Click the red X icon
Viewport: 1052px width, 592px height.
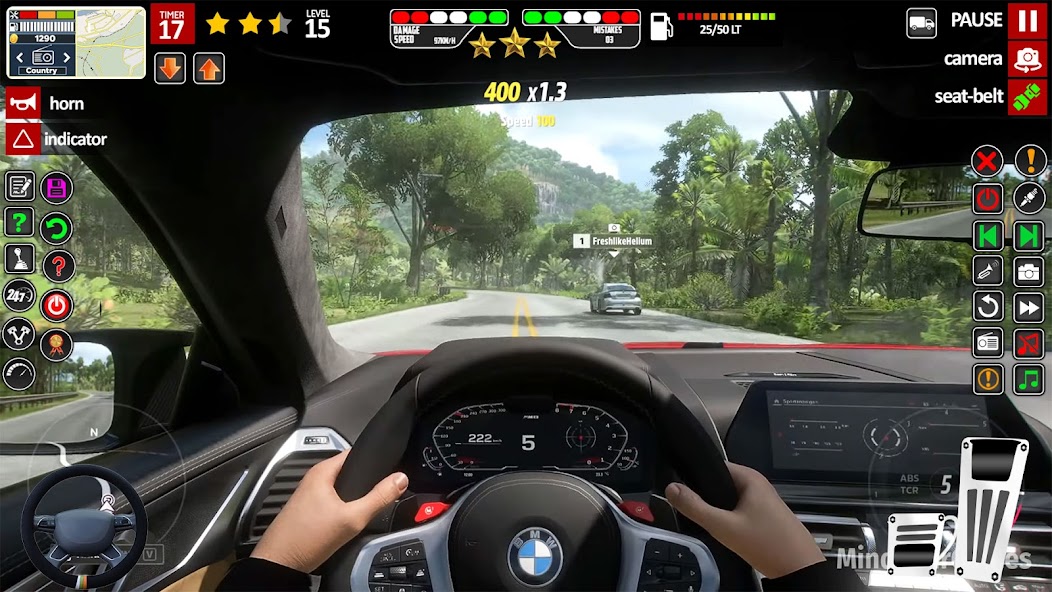click(987, 160)
